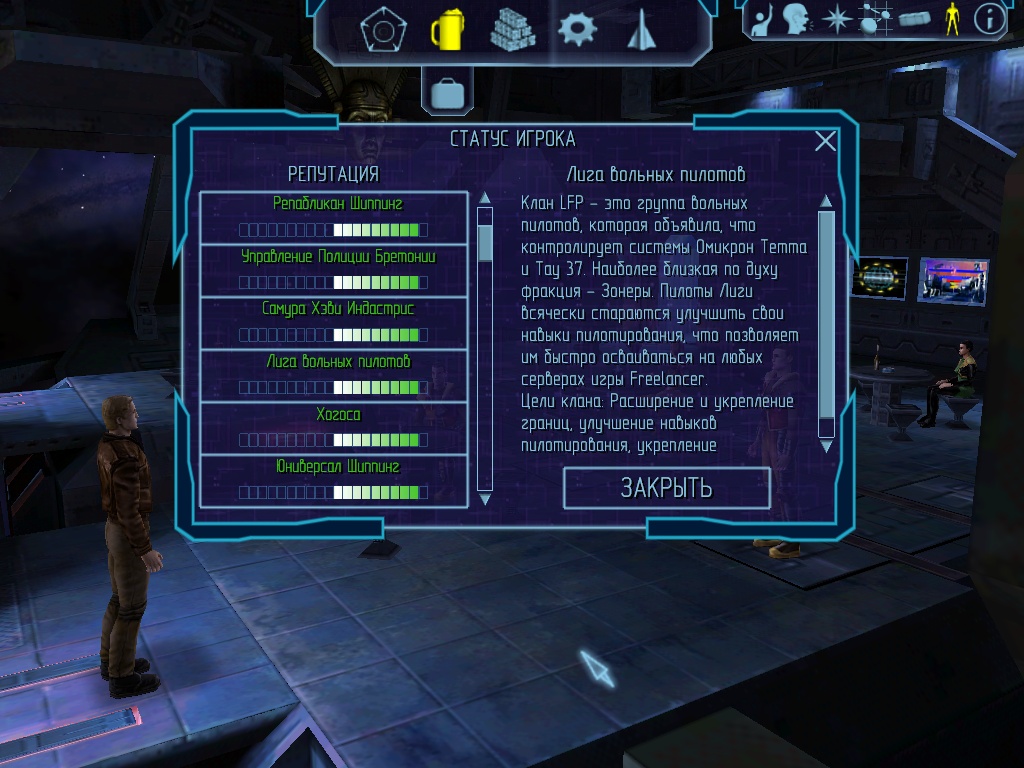This screenshot has height=768, width=1024.
Task: Click the reputation list scroll-down arrow
Action: (485, 498)
